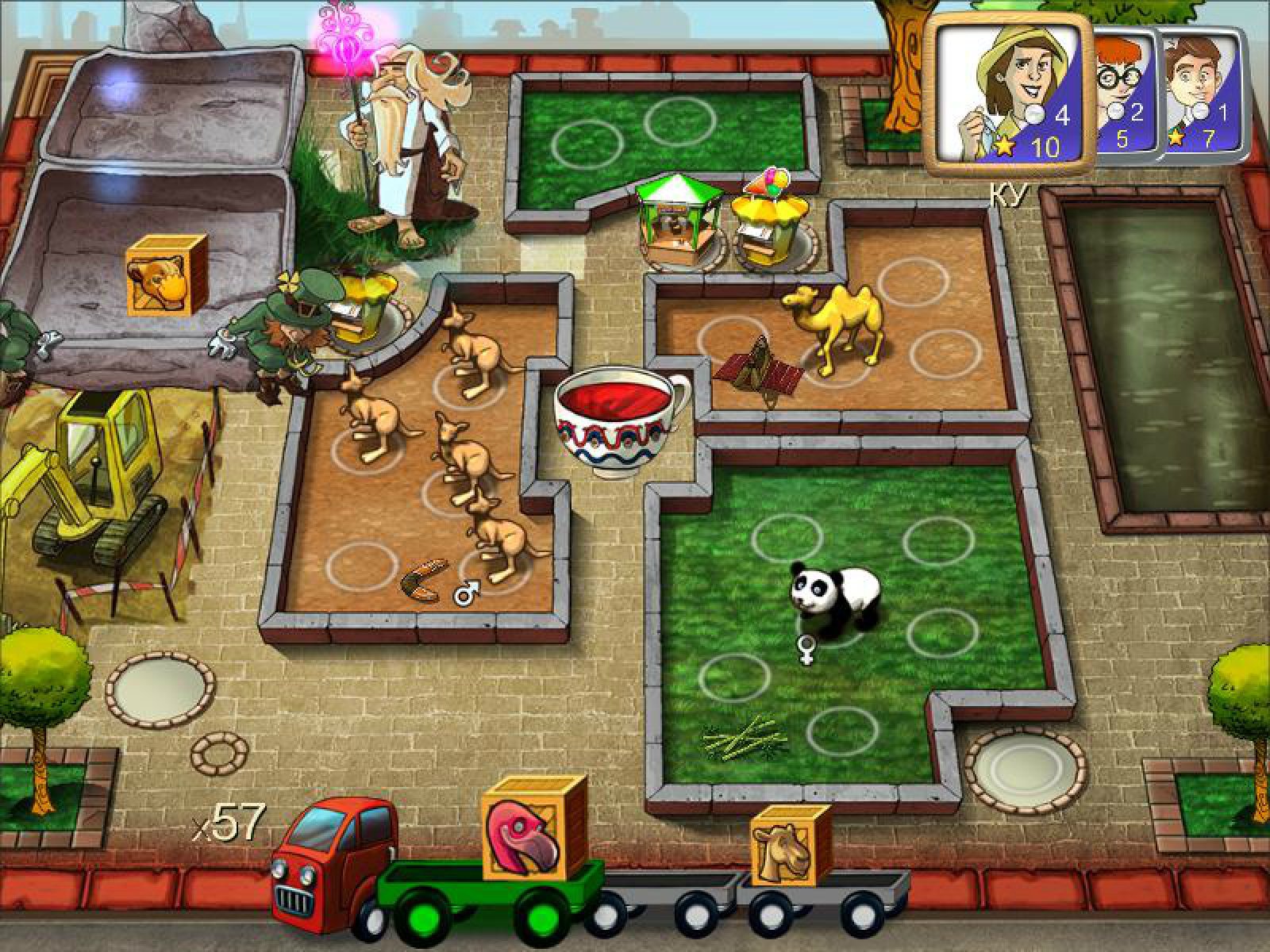Choose the red-haired boy with glasses portrait
The image size is (1270, 952).
[1122, 89]
